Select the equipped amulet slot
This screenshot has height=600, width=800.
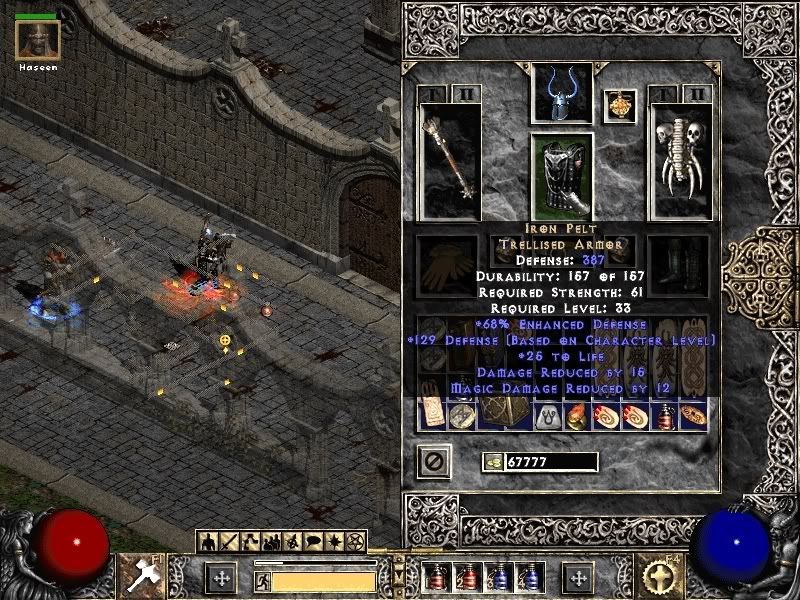tap(620, 106)
